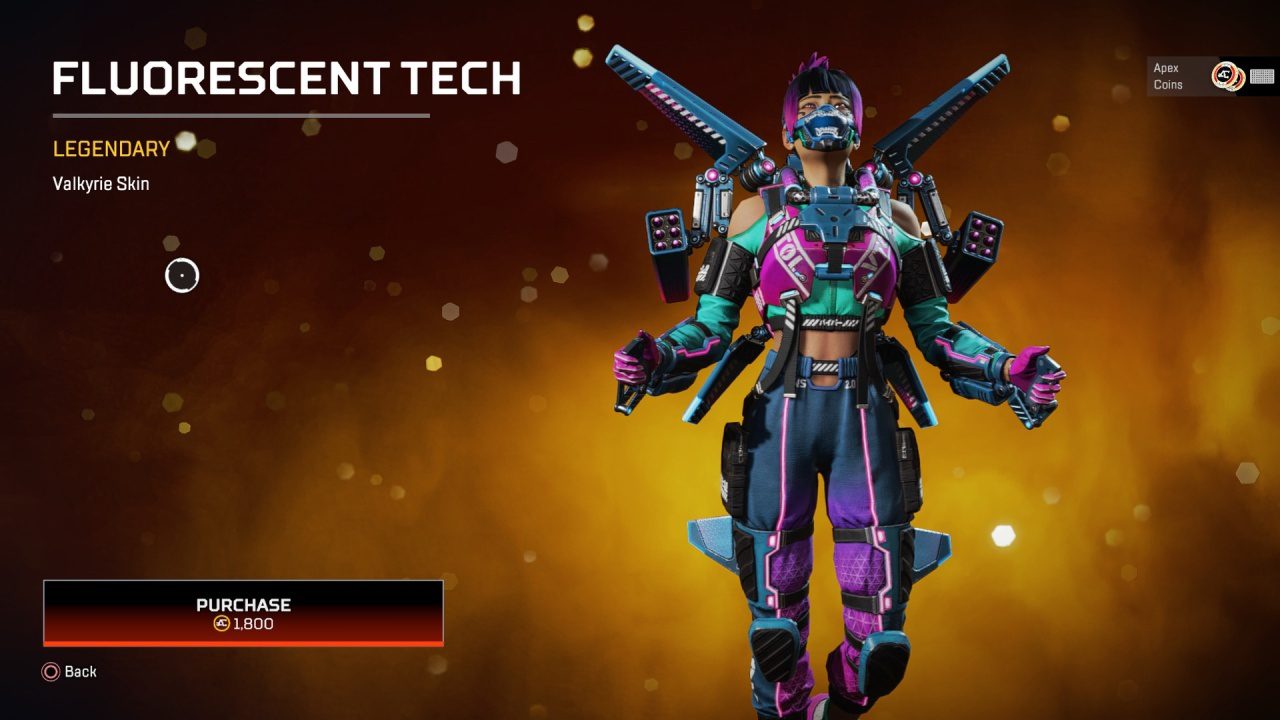Open the Apex Coins balance panel
This screenshot has width=1280, height=720.
tap(1212, 76)
